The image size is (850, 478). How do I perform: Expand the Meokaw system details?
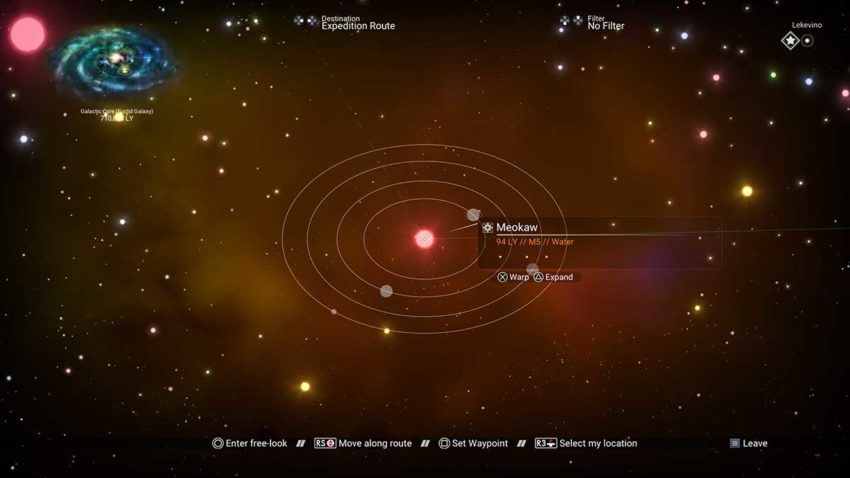pyautogui.click(x=553, y=277)
